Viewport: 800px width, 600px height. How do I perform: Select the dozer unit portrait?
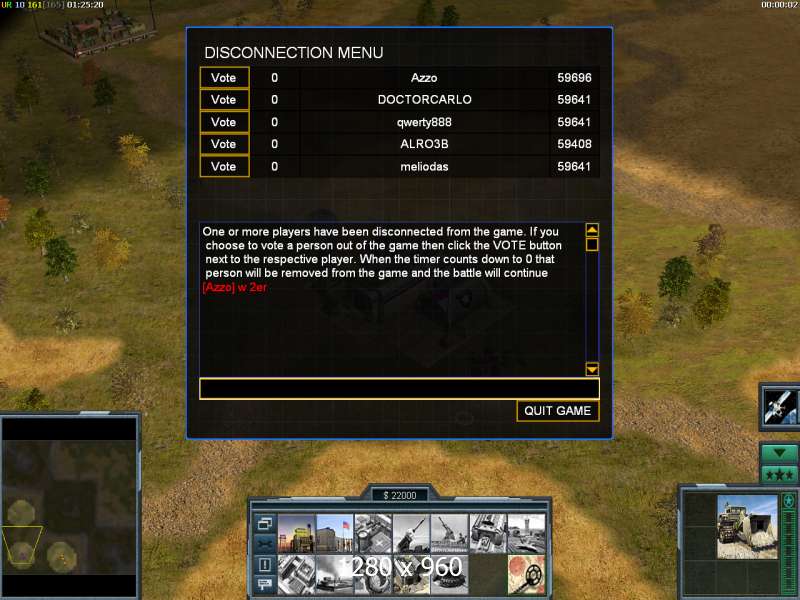pyautogui.click(x=747, y=526)
